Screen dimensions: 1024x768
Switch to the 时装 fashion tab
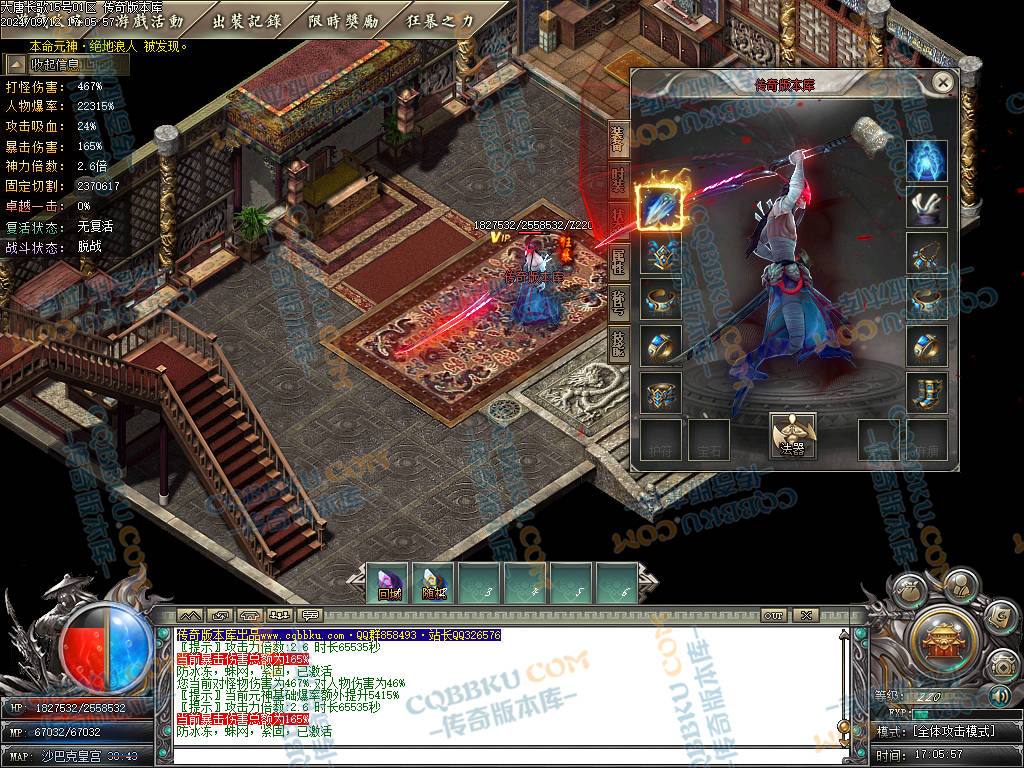[618, 179]
